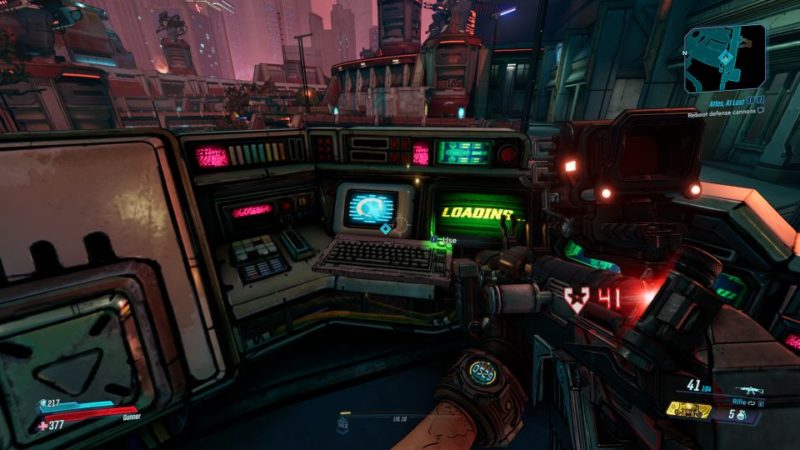Image resolution: width=800 pixels, height=450 pixels.
Task: Select the yellow action skill icon
Action: coord(689,410)
